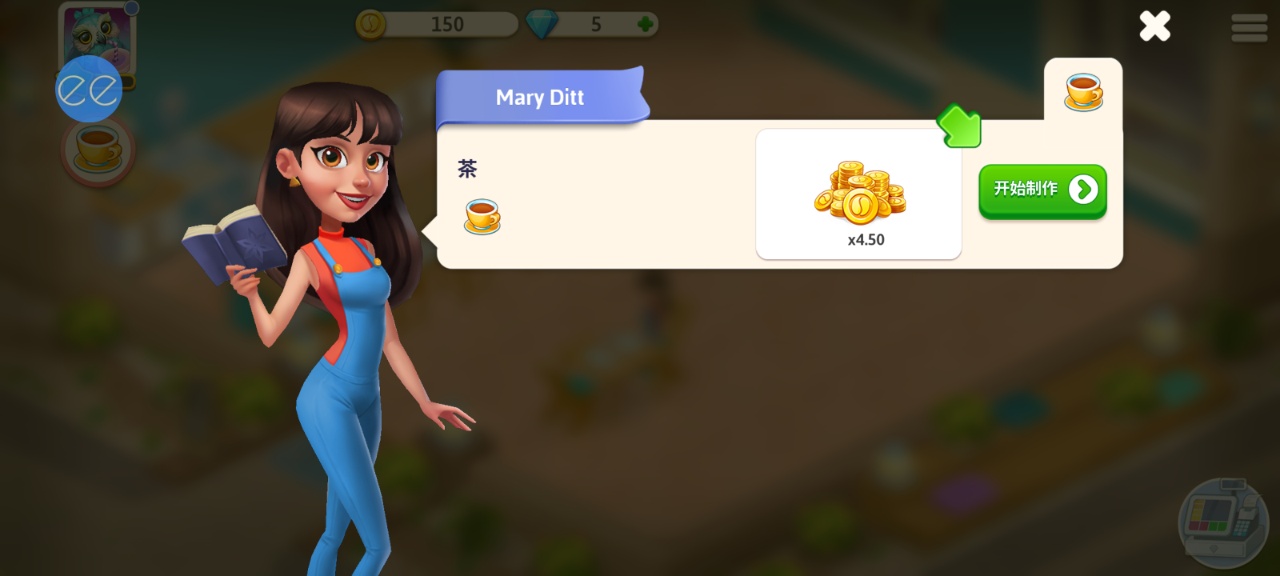The height and width of the screenshot is (576, 1280).
Task: Start making the tea order
Action: 1042,190
